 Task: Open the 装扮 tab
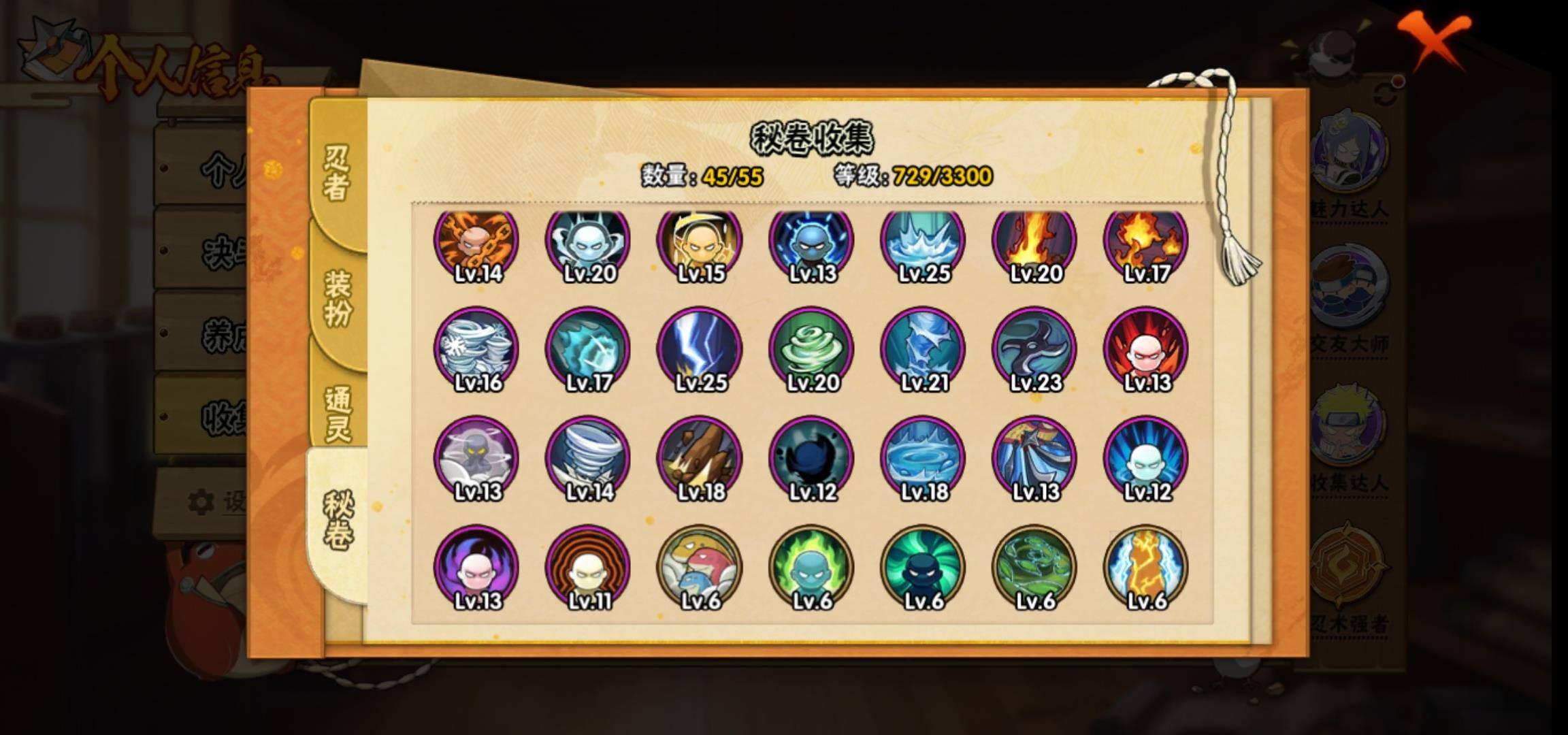click(338, 298)
